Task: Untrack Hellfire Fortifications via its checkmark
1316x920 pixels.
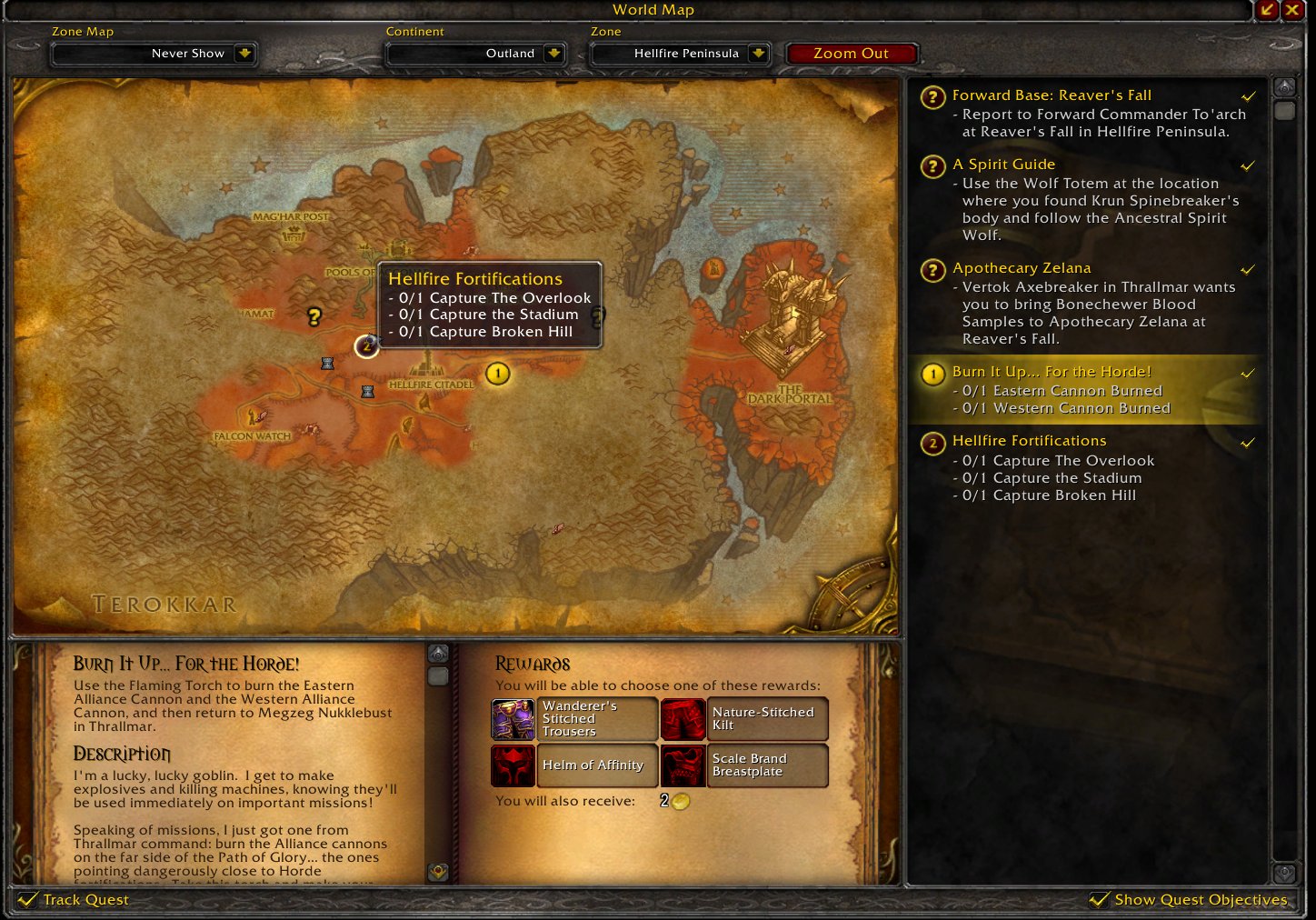Action: pyautogui.click(x=1247, y=443)
